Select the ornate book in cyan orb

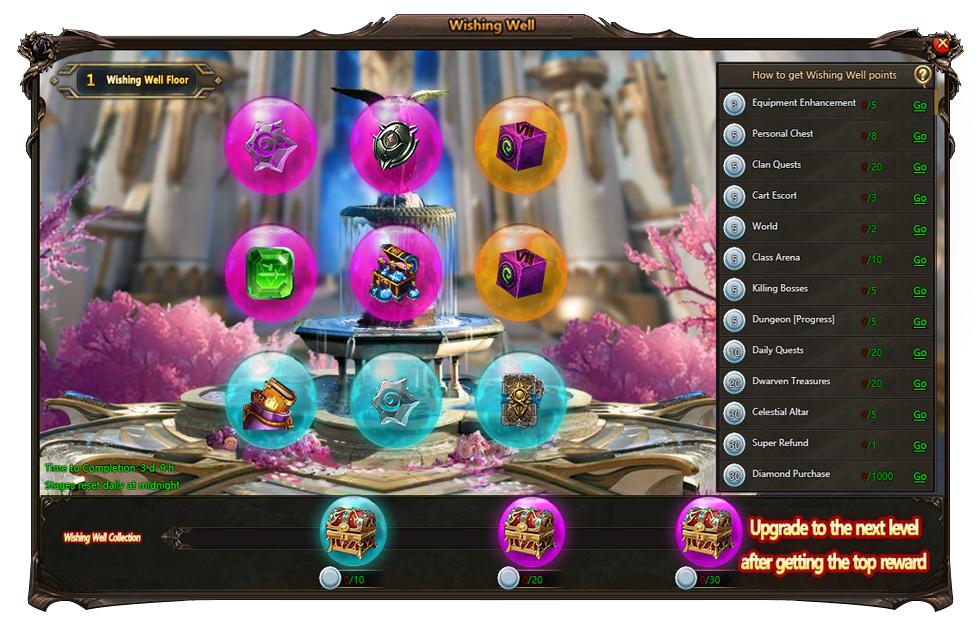[520, 397]
